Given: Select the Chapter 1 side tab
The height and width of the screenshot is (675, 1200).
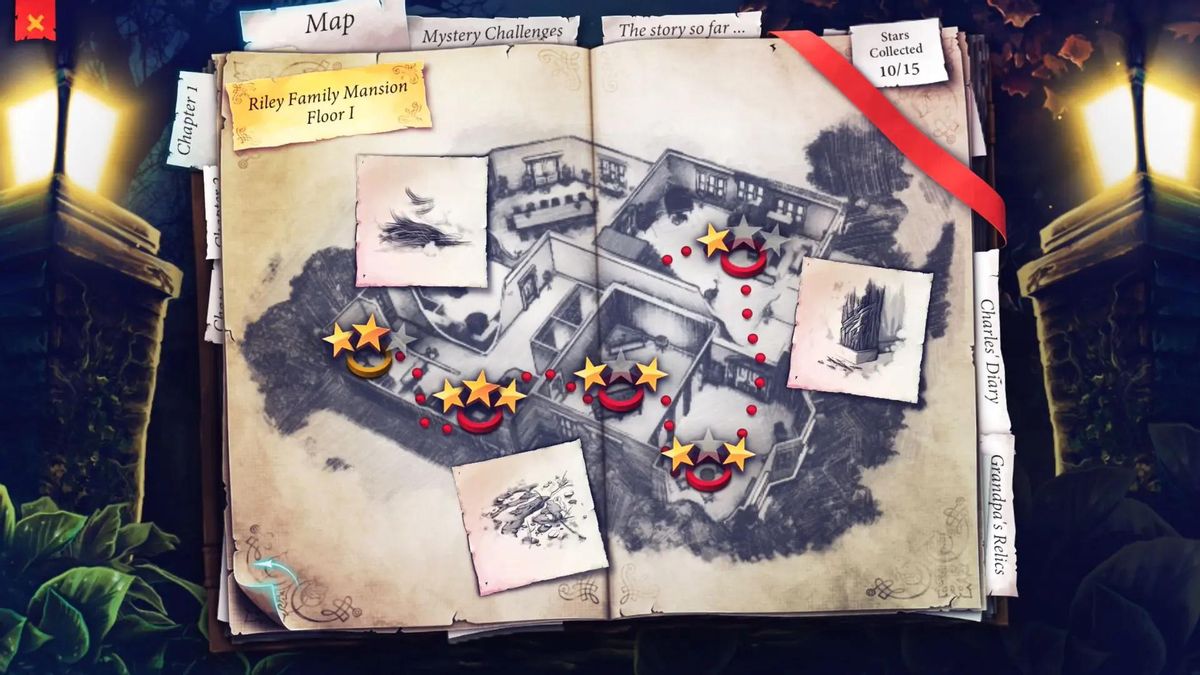Looking at the screenshot, I should [190, 118].
